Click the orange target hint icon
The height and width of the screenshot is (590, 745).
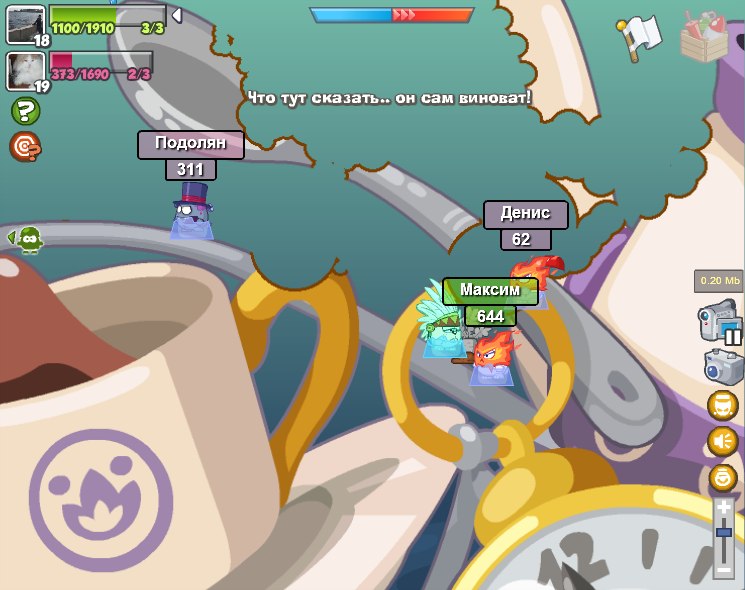(x=24, y=147)
